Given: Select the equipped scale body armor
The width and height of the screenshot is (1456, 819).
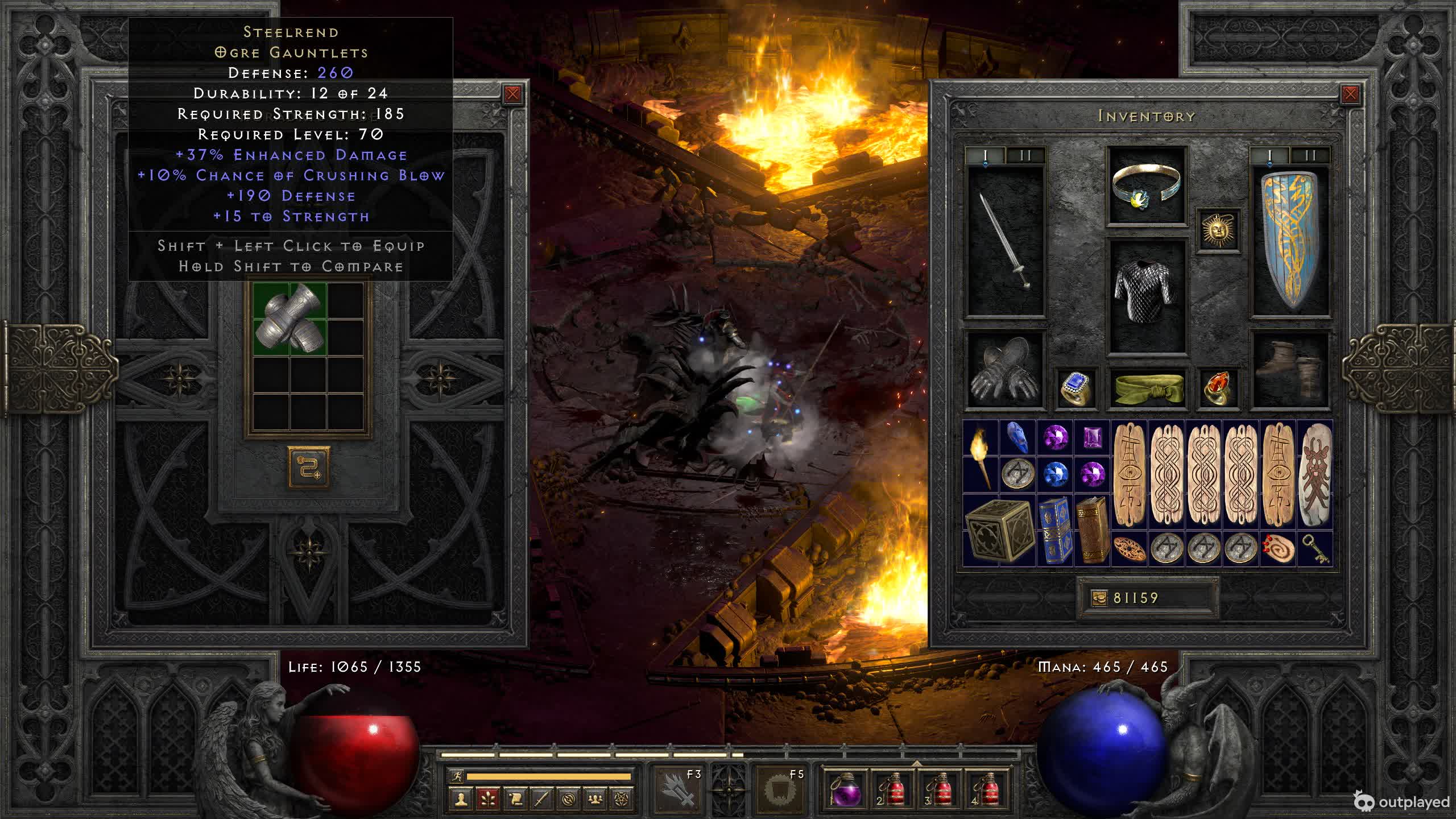Looking at the screenshot, I should pyautogui.click(x=1146, y=295).
